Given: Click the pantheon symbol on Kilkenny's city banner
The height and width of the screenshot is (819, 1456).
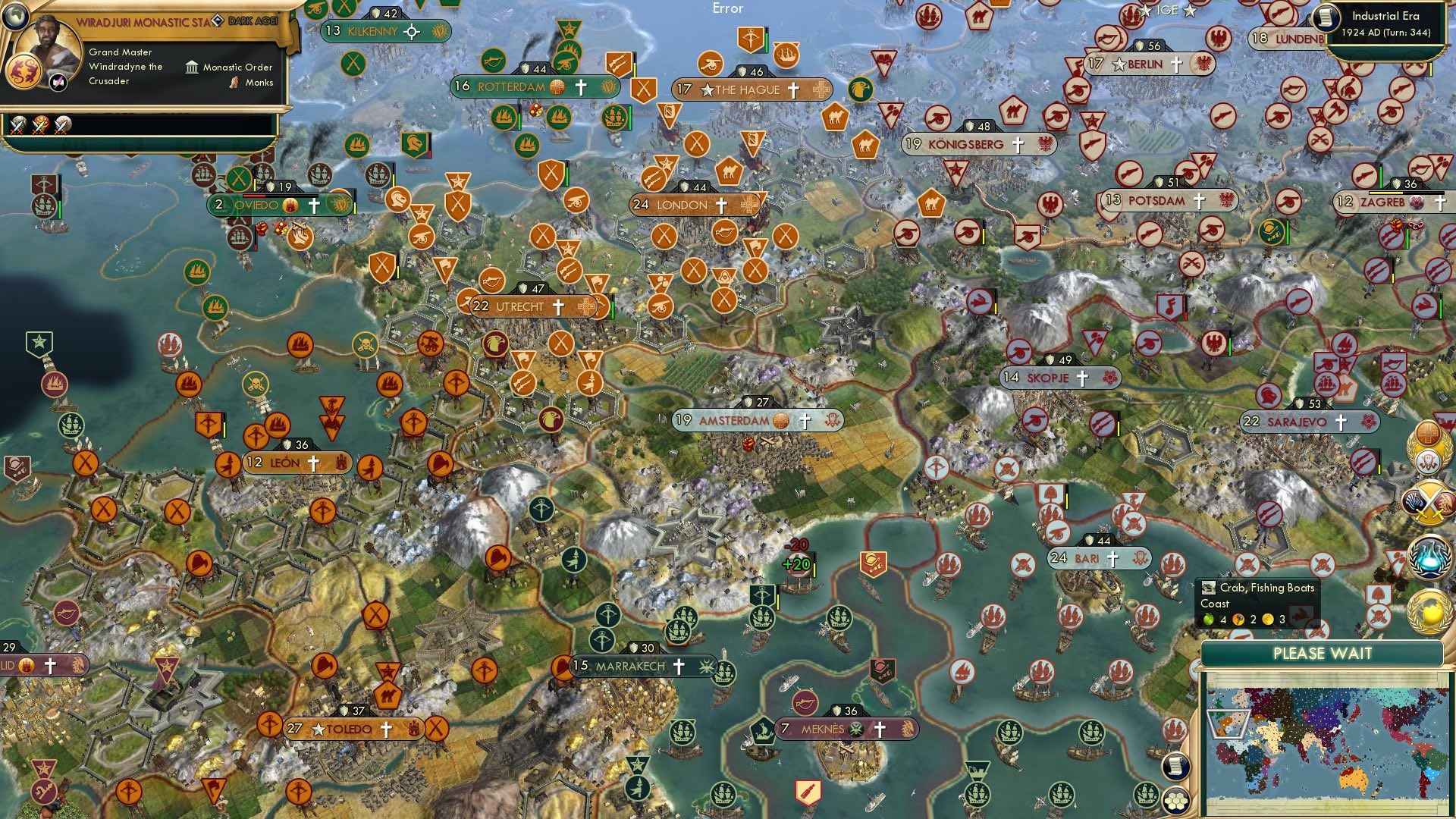Looking at the screenshot, I should [x=440, y=32].
